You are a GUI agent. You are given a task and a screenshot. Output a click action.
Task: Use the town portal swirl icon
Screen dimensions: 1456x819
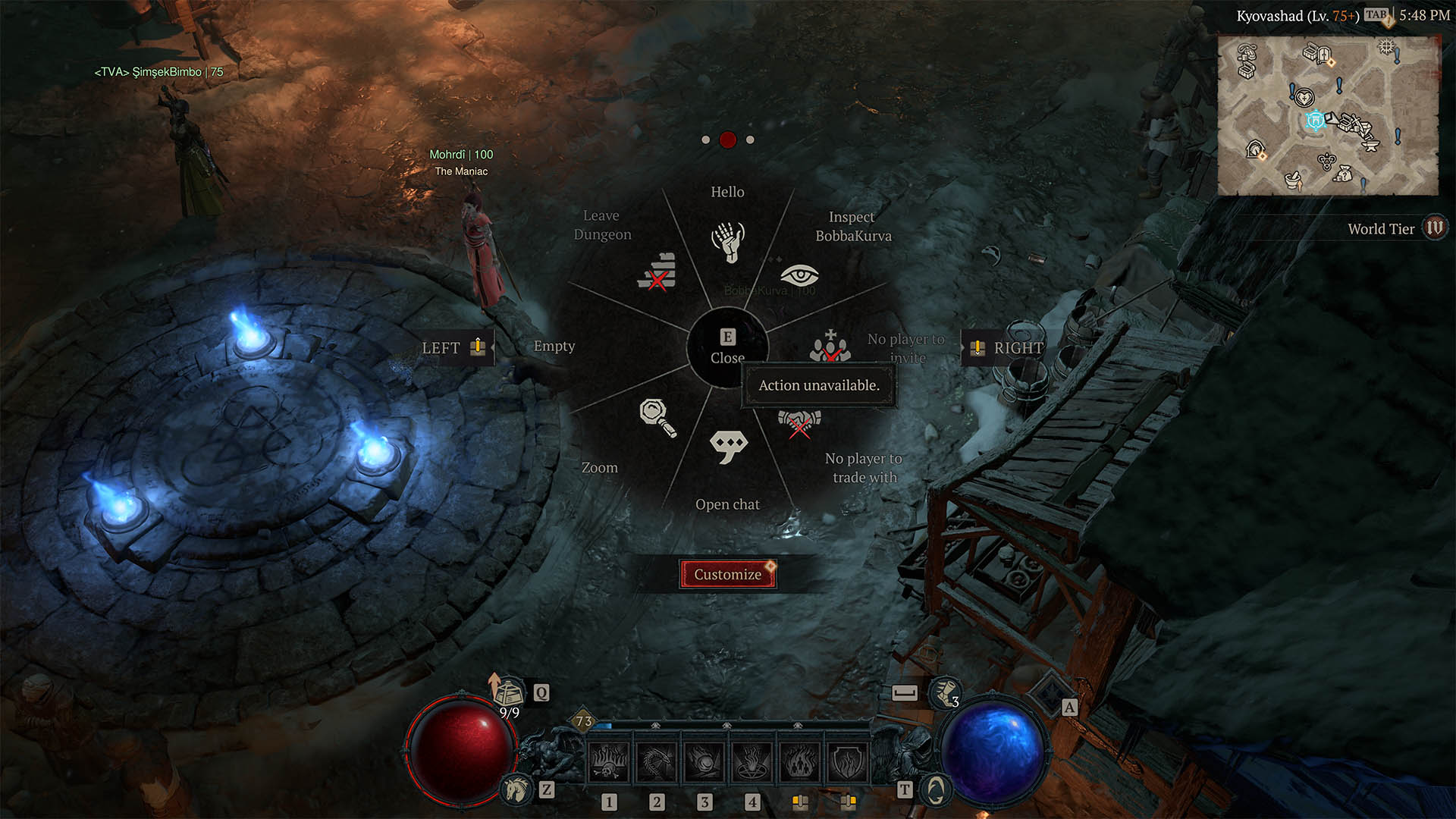936,790
